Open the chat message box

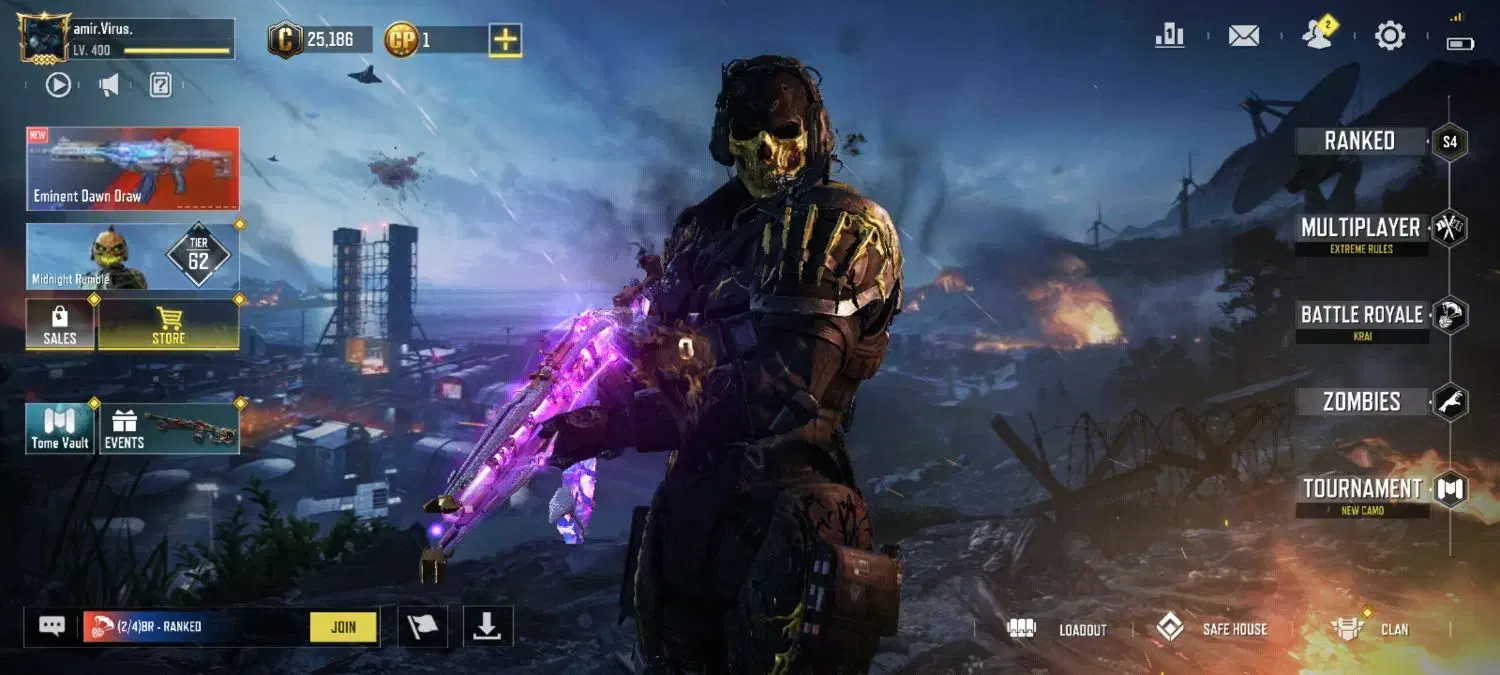click(x=52, y=626)
